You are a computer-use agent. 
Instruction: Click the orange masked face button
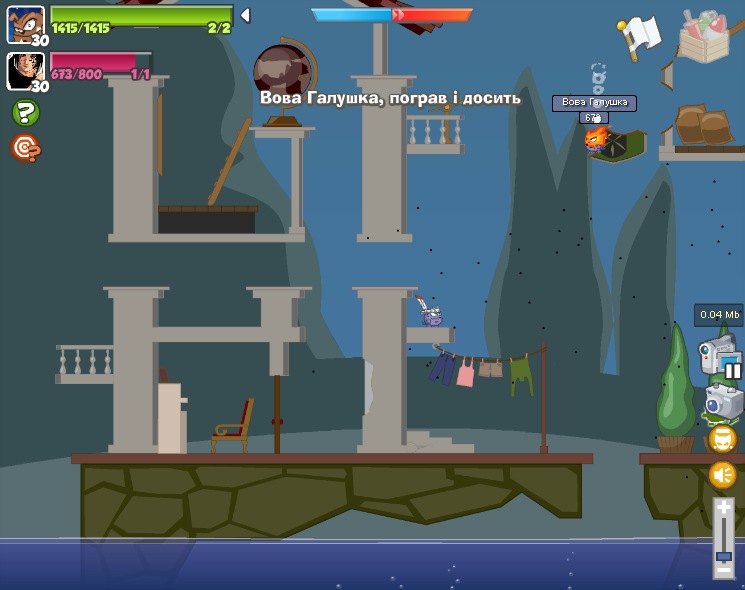722,439
